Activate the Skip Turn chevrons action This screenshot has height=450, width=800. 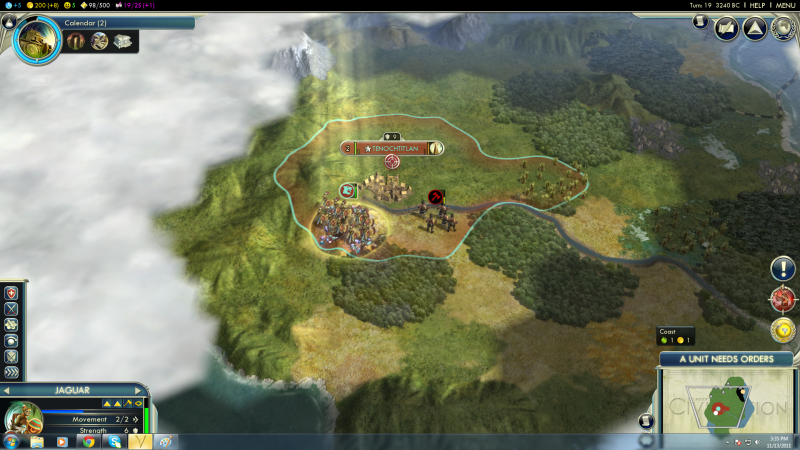point(11,372)
